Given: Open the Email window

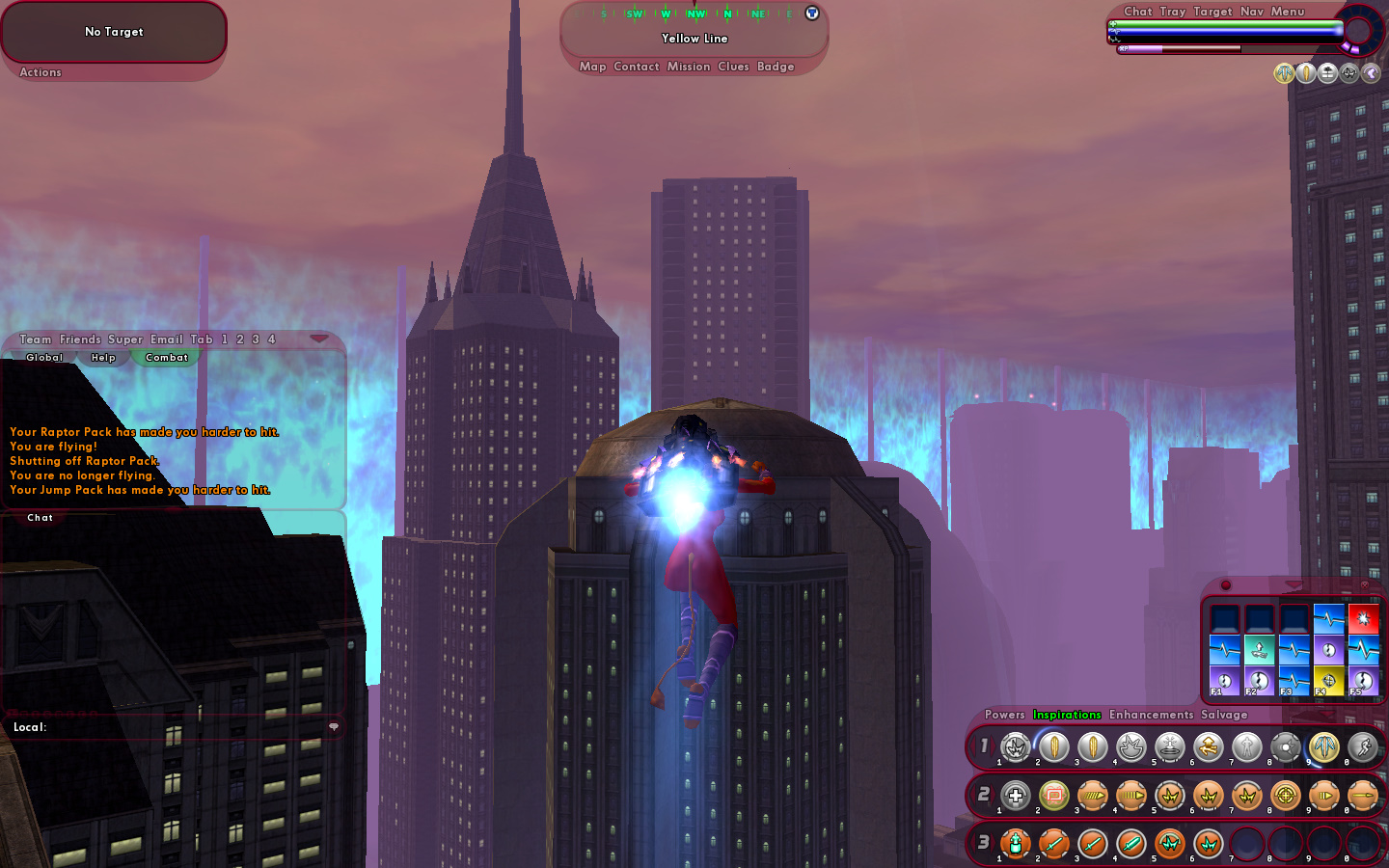Looking at the screenshot, I should 166,339.
